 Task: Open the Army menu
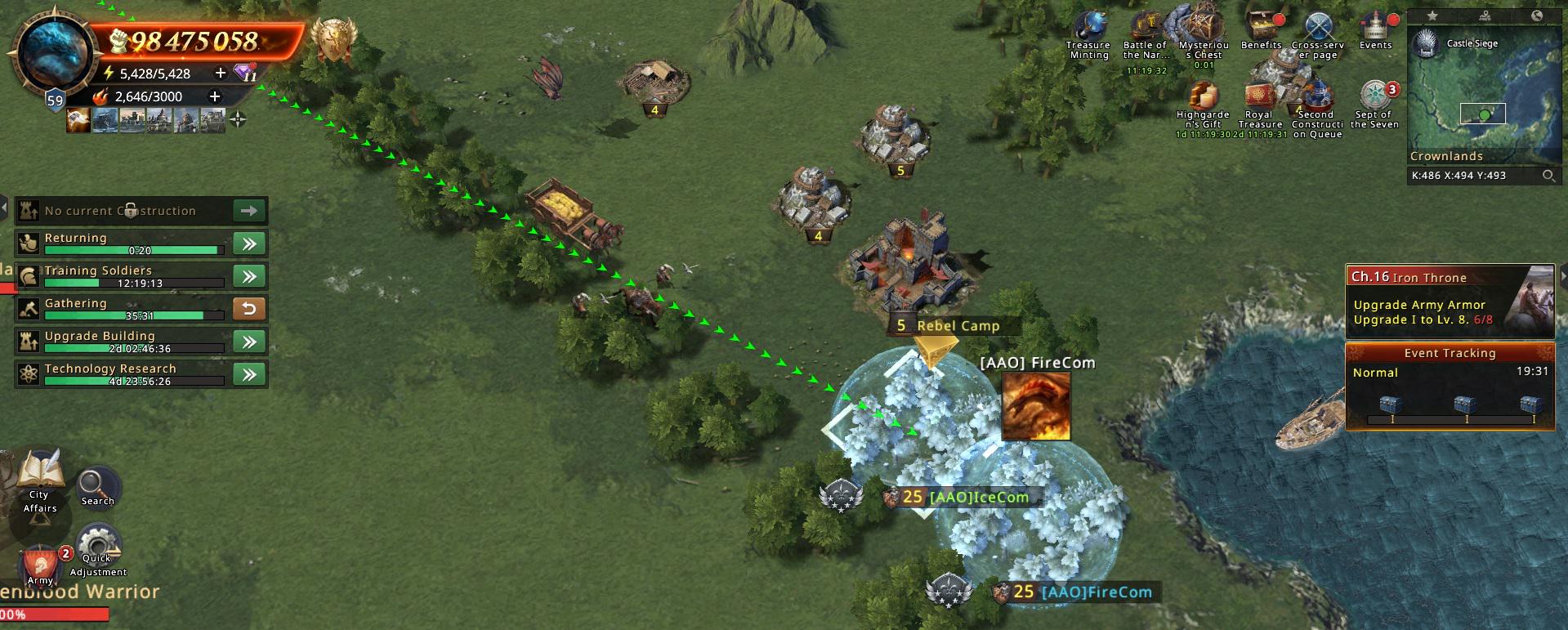[40, 564]
